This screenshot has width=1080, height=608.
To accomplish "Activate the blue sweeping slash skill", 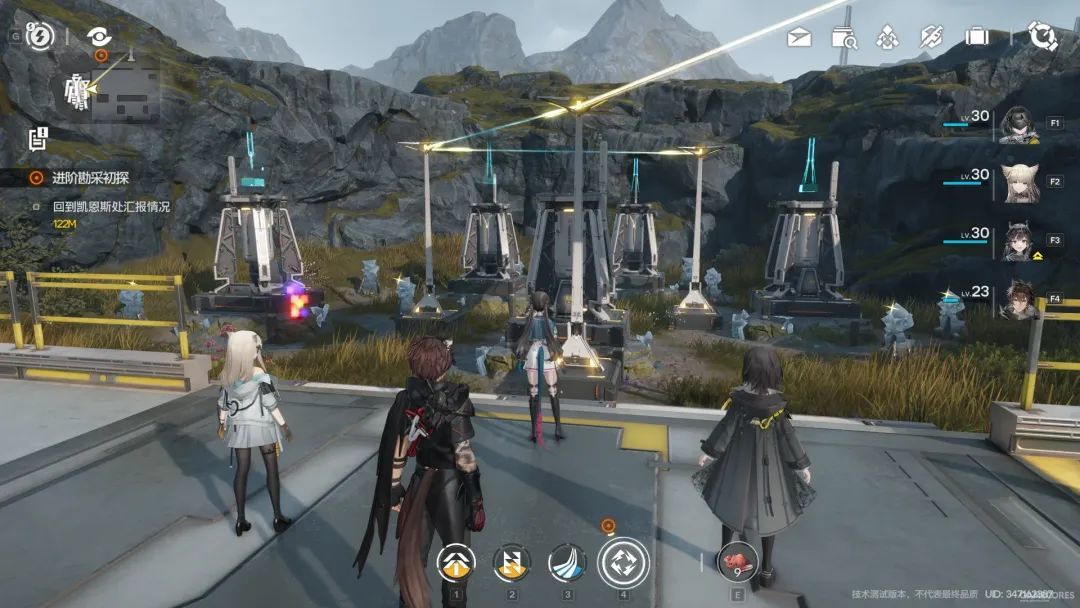I will click(x=567, y=563).
